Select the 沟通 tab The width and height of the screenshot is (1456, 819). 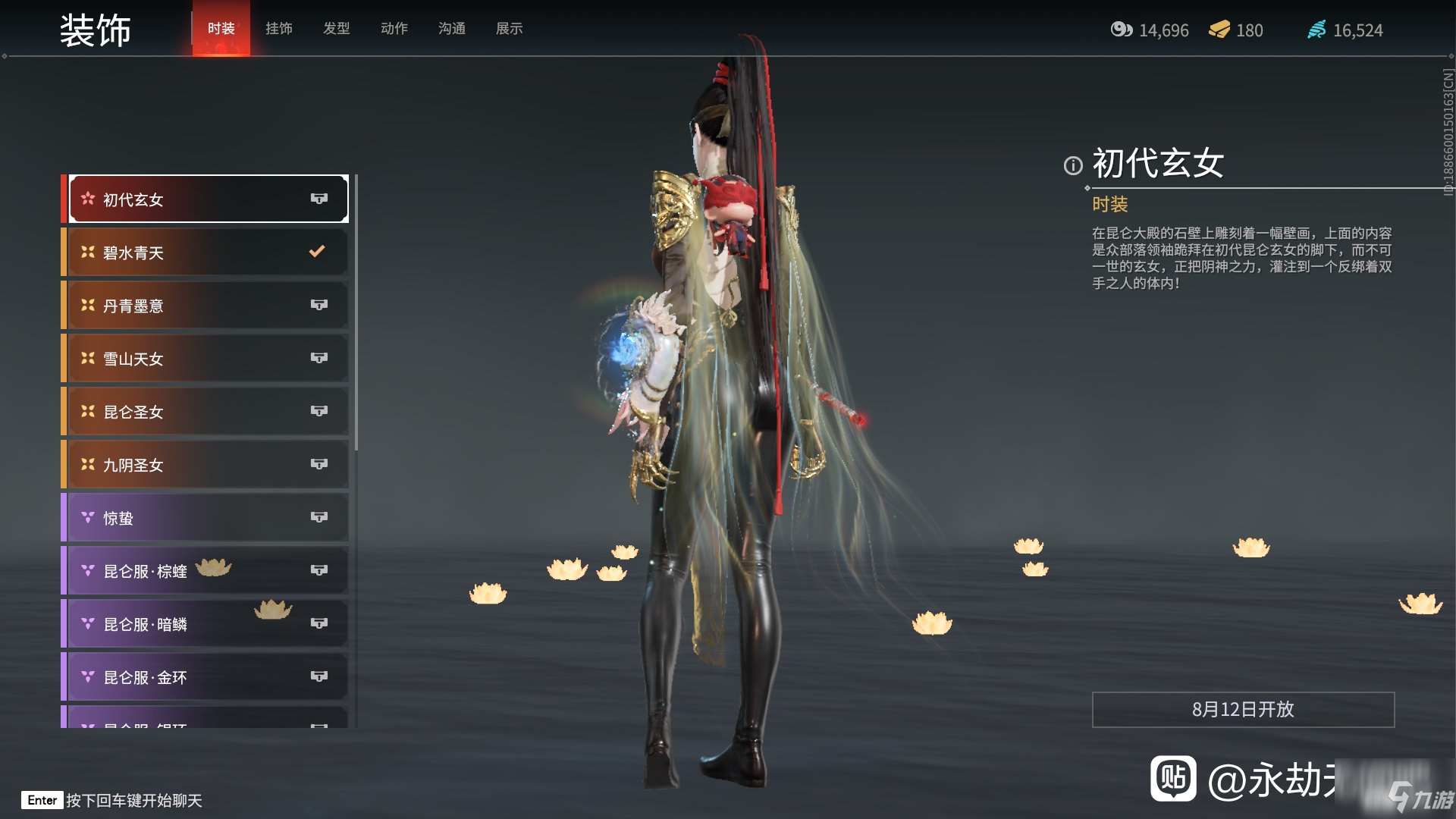451,29
